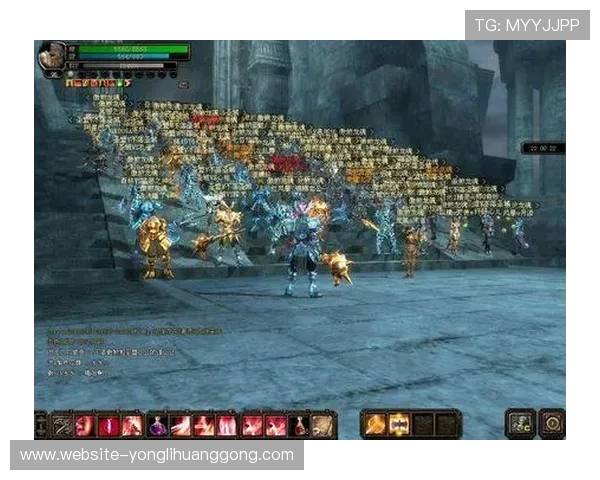Open the round gear button in the corner

point(551,423)
